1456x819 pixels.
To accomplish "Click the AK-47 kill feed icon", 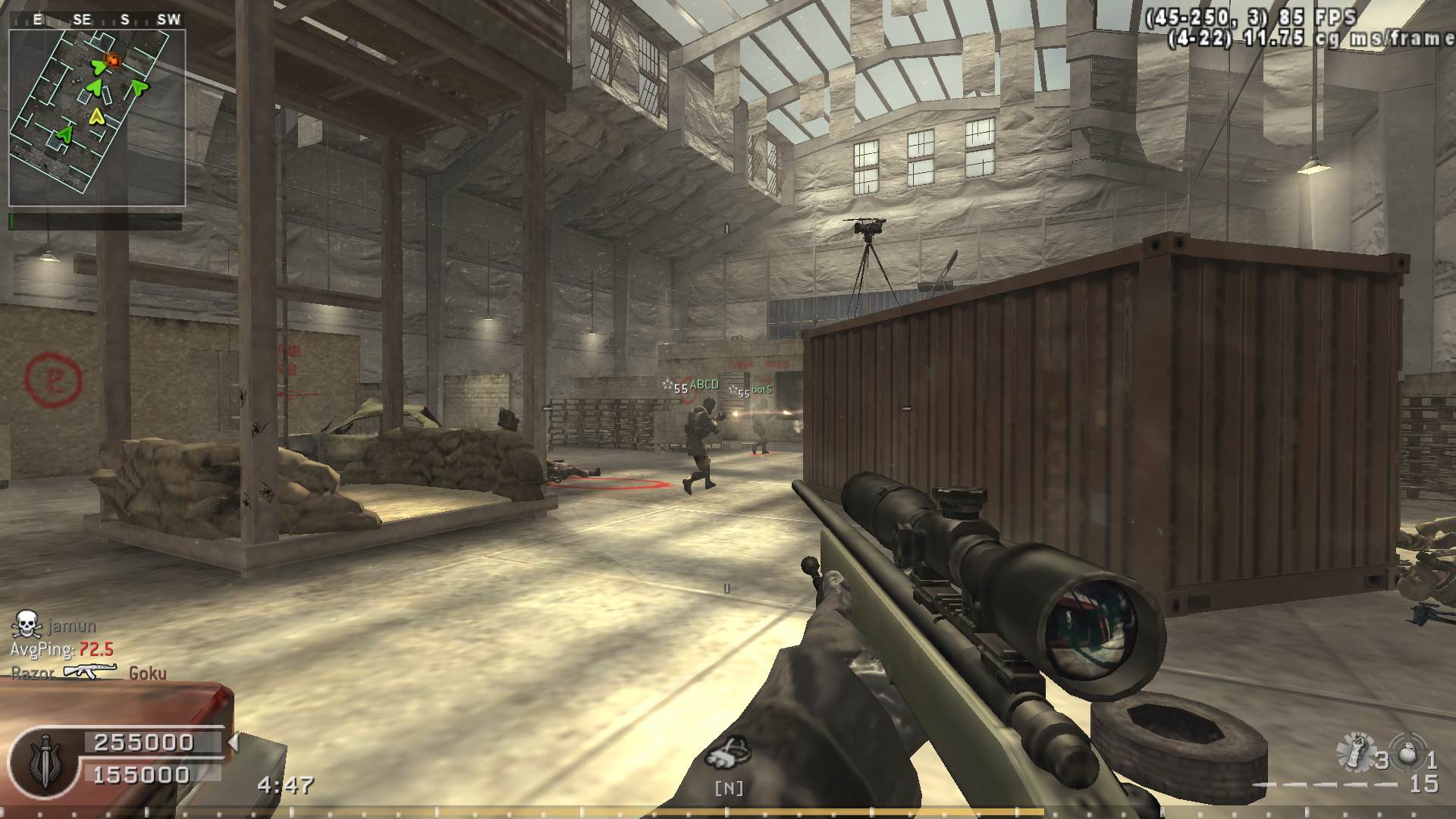I will click(90, 672).
